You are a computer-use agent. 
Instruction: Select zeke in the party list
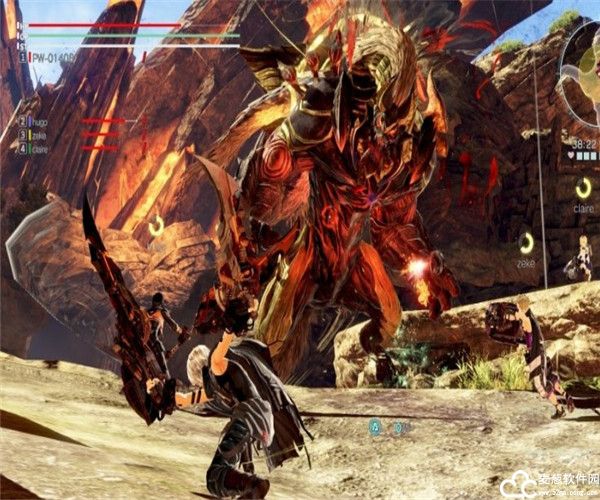39,134
